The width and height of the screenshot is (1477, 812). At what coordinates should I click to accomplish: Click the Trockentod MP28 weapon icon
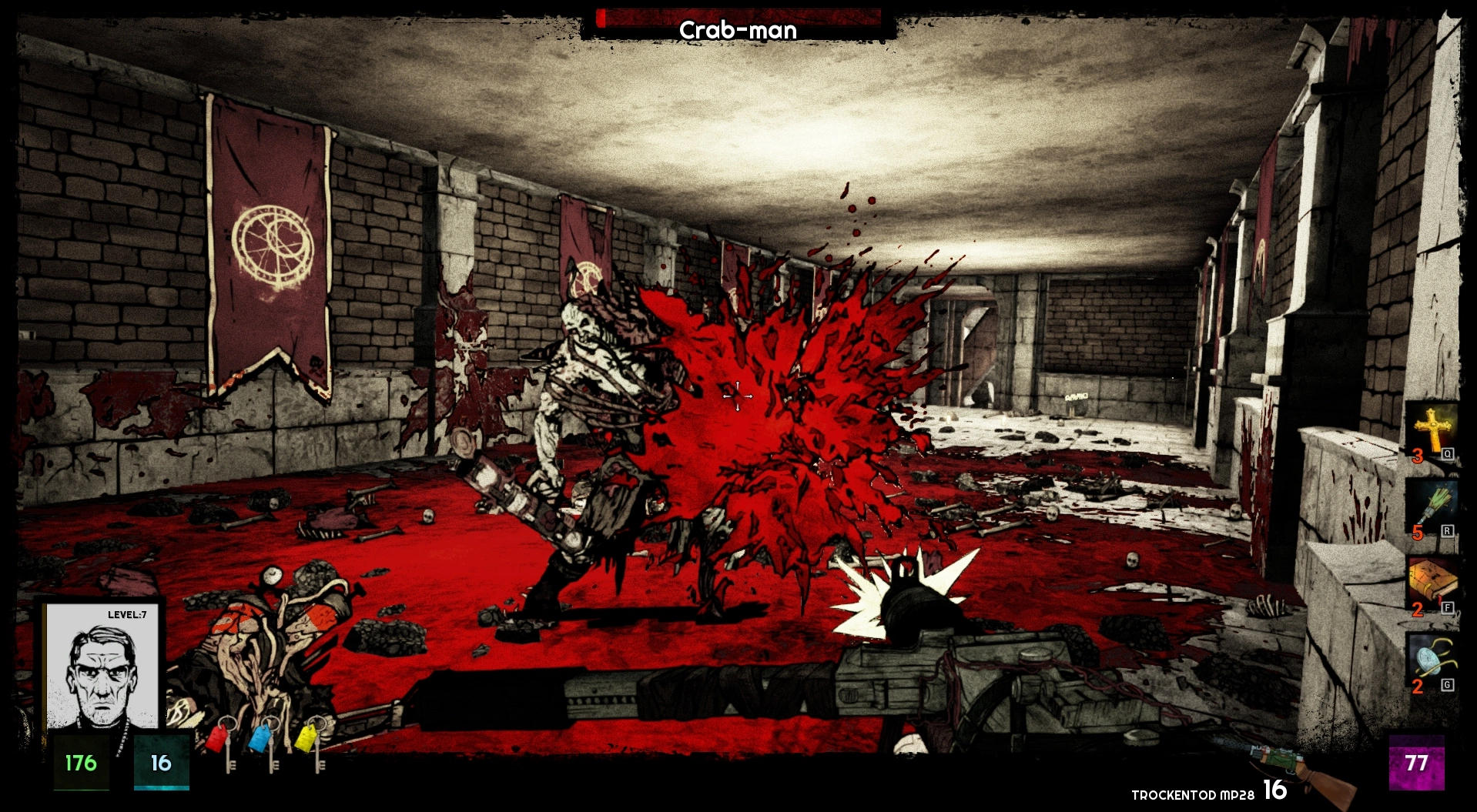click(x=1303, y=774)
